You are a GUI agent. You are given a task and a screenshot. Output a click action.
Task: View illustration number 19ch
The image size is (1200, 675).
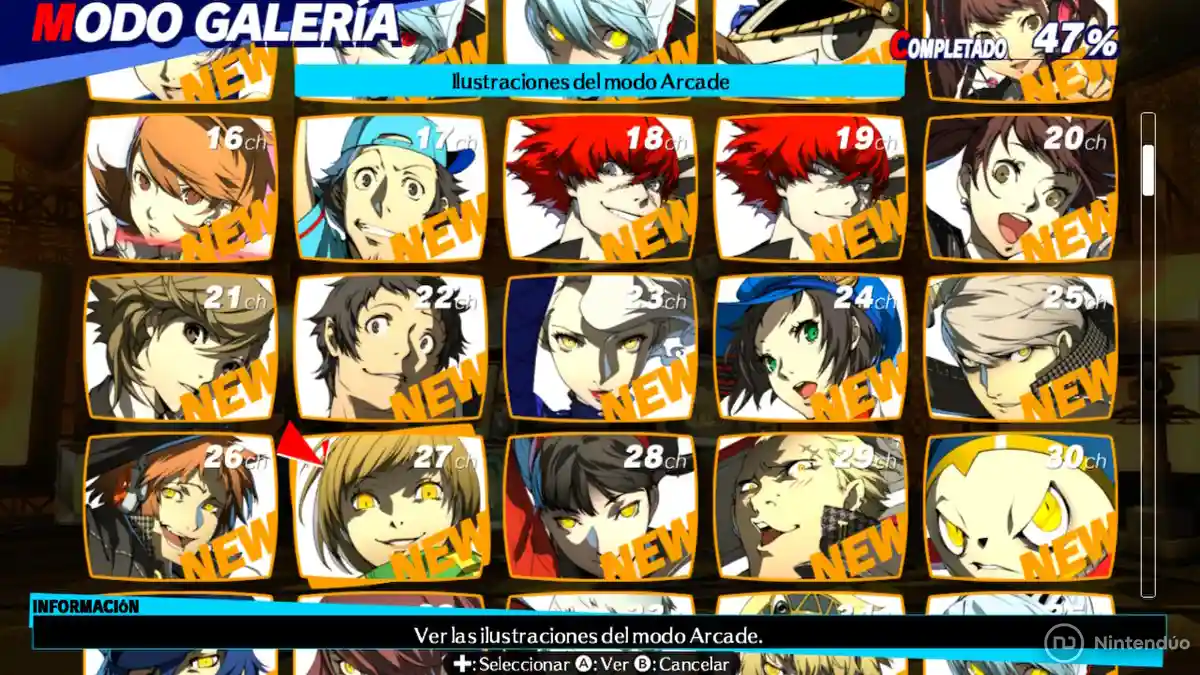click(810, 188)
